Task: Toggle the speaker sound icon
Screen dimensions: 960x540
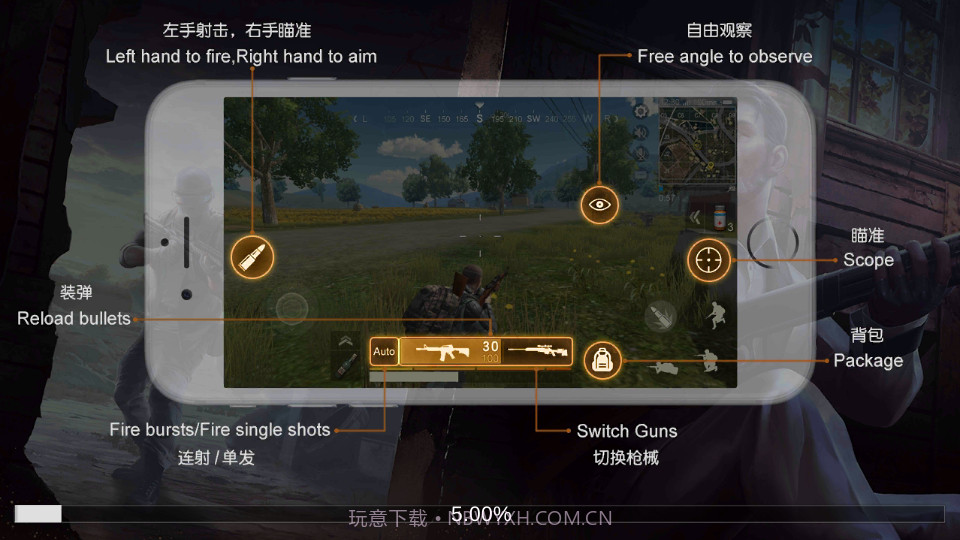Action: coord(641,132)
